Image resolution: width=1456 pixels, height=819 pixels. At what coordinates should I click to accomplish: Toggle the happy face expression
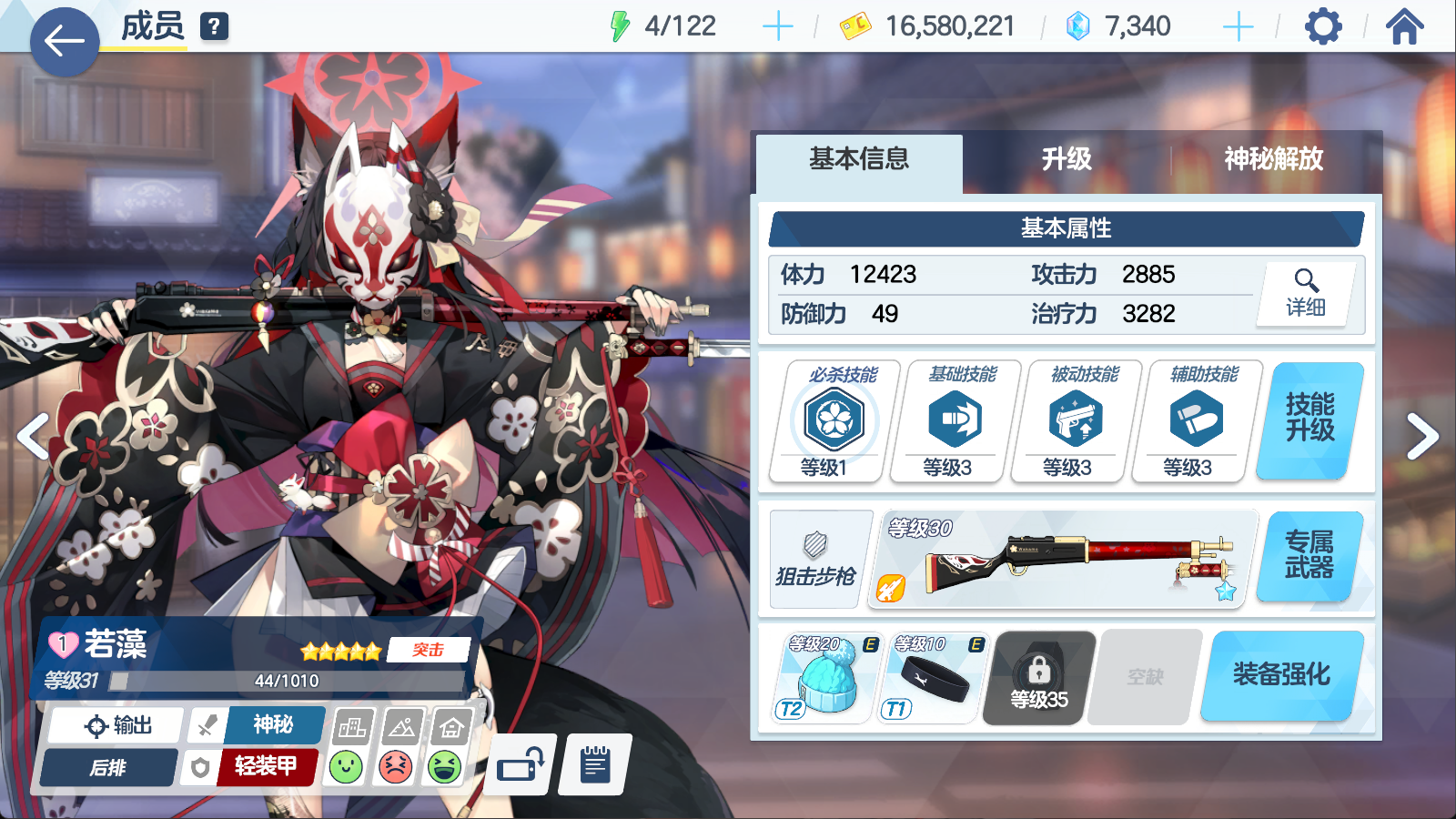[346, 764]
